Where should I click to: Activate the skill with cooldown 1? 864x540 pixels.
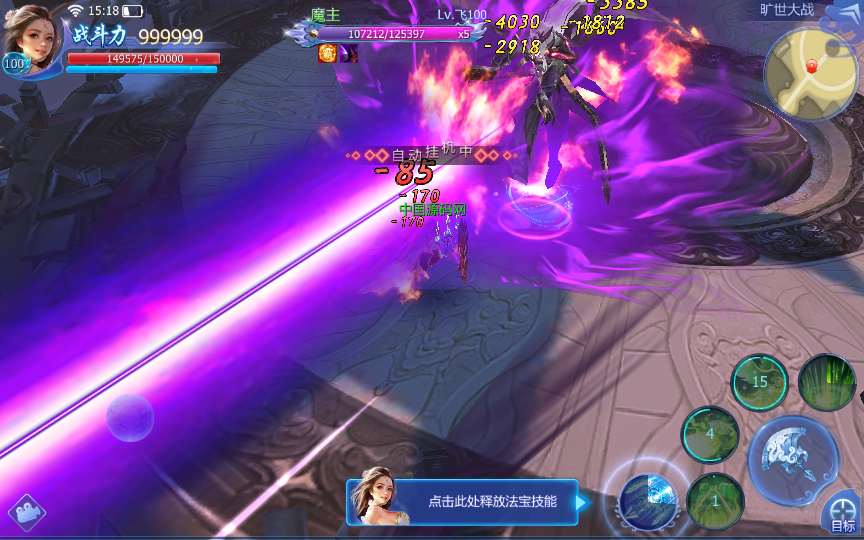tap(715, 500)
